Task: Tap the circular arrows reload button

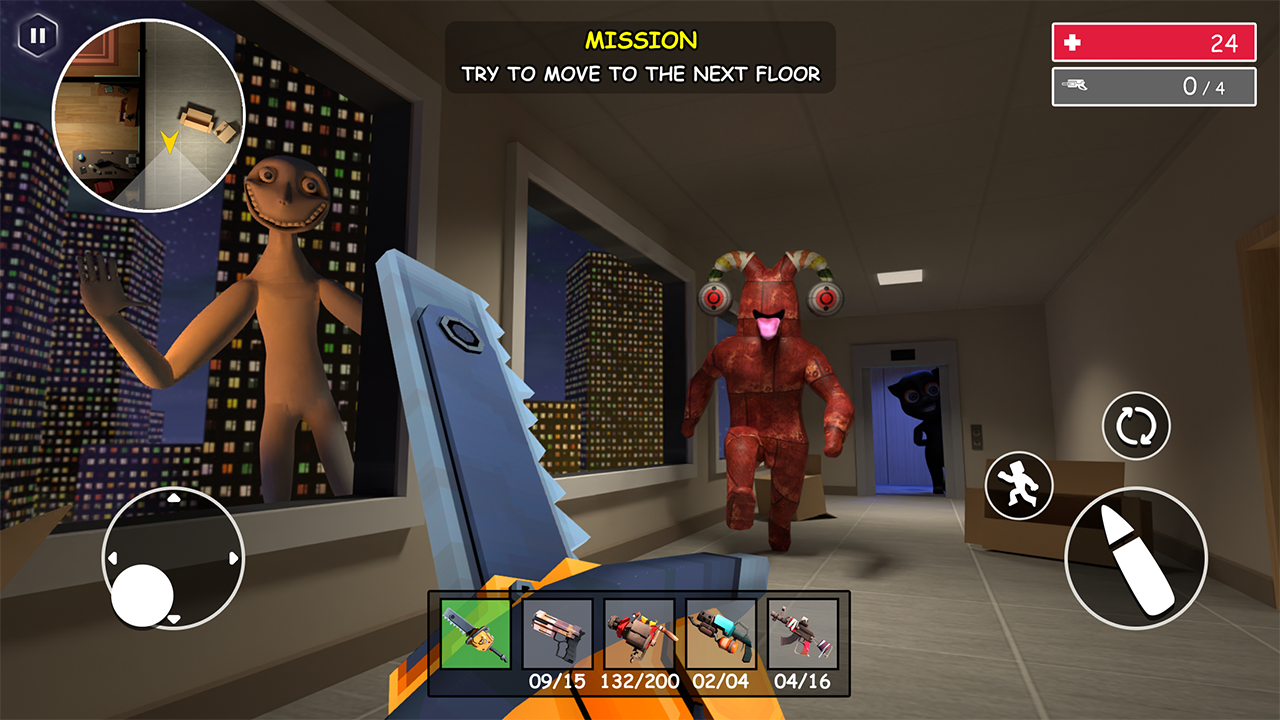Action: point(1136,426)
